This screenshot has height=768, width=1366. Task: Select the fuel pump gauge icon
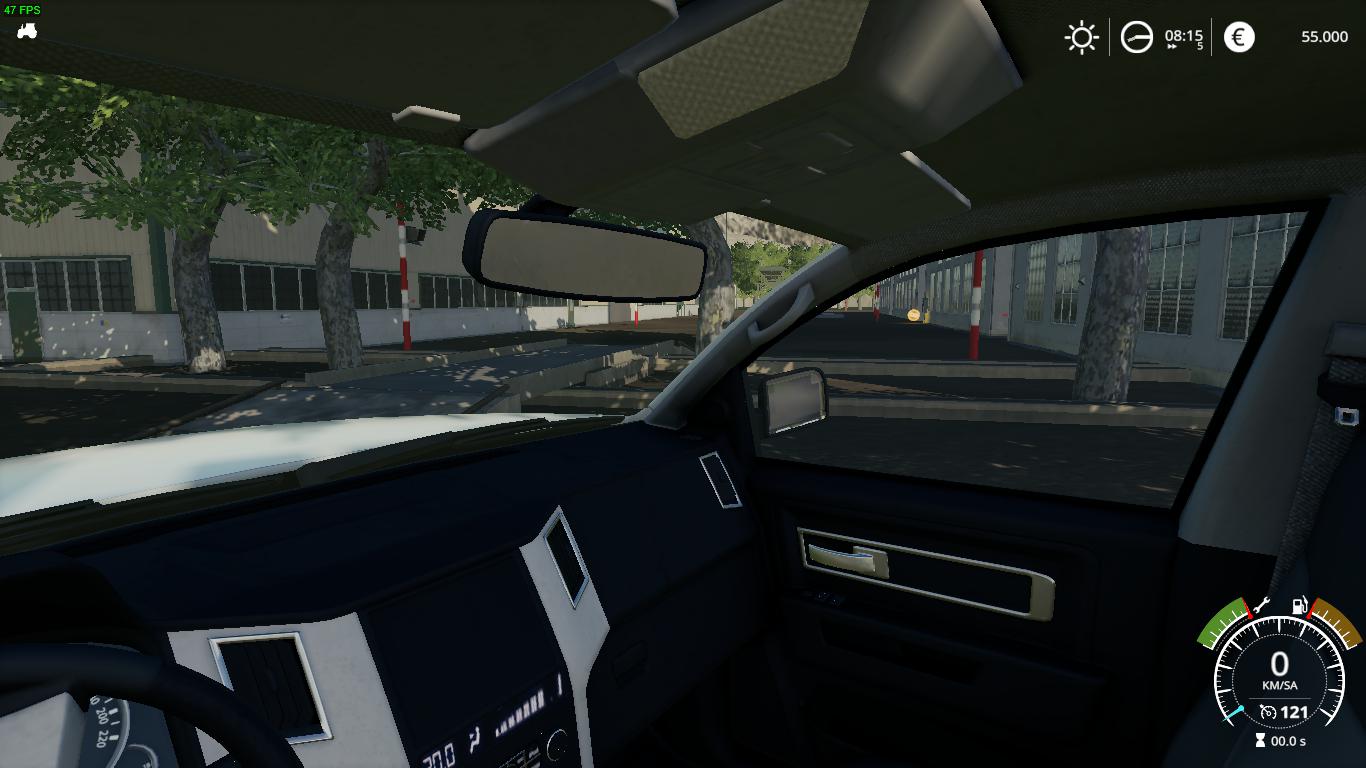pyautogui.click(x=1300, y=605)
